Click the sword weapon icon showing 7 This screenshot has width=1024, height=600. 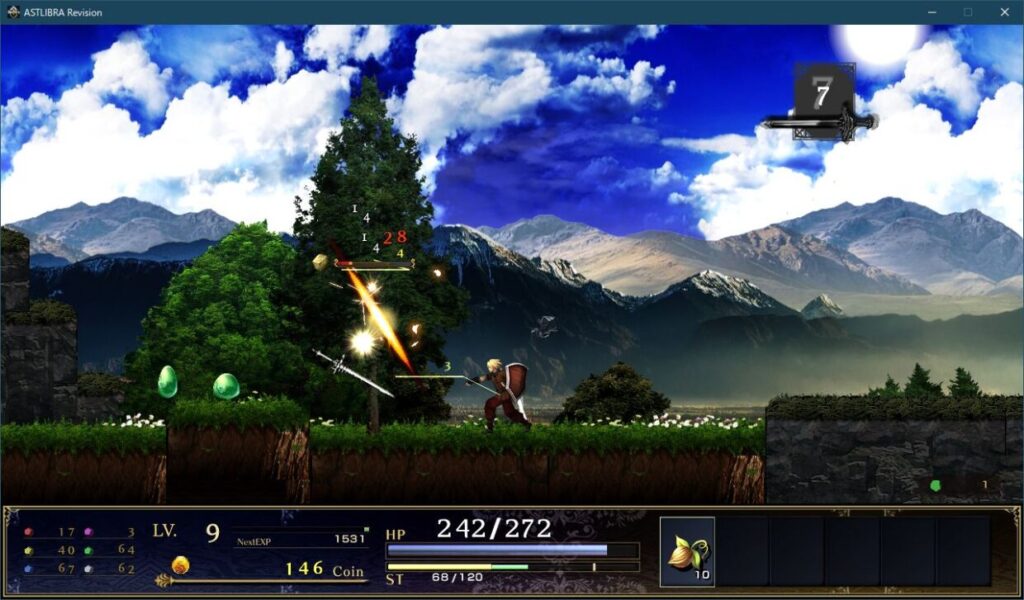(823, 102)
